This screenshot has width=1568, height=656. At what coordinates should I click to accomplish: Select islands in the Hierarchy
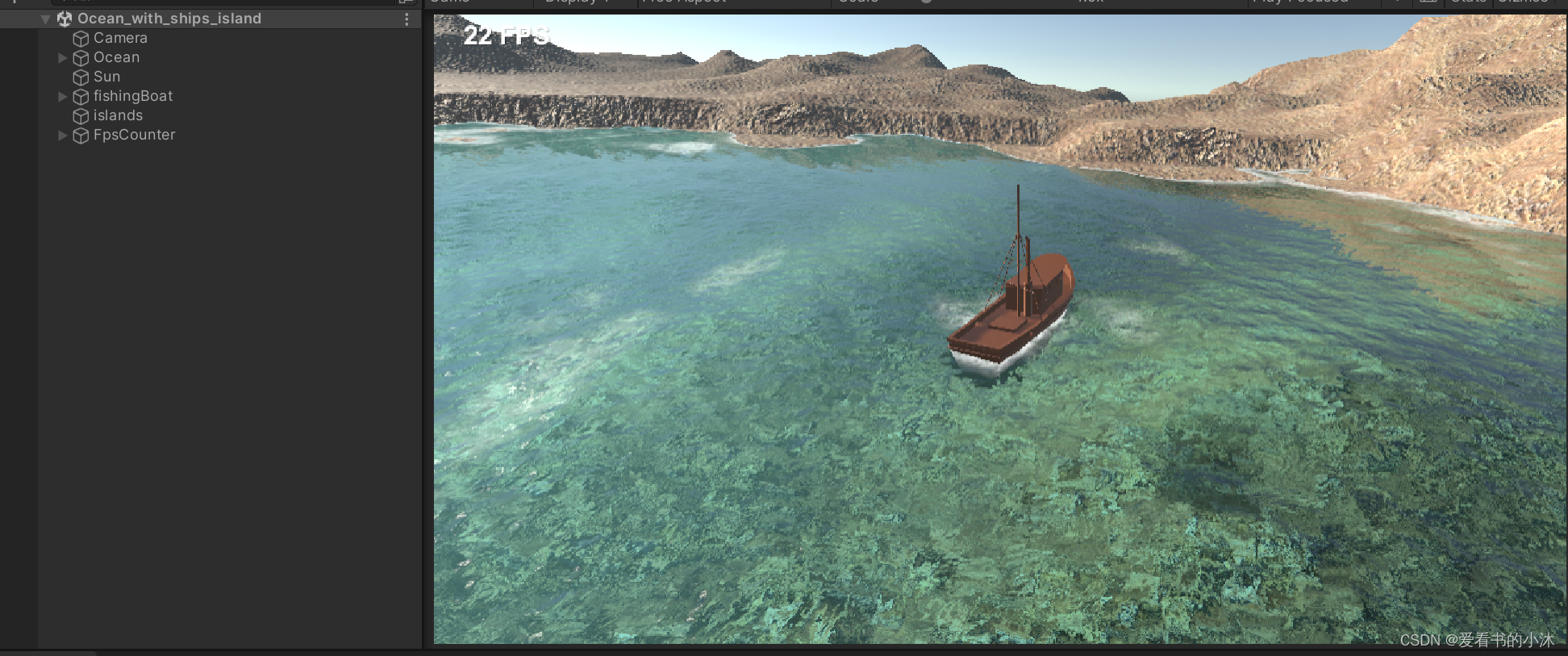(x=118, y=115)
